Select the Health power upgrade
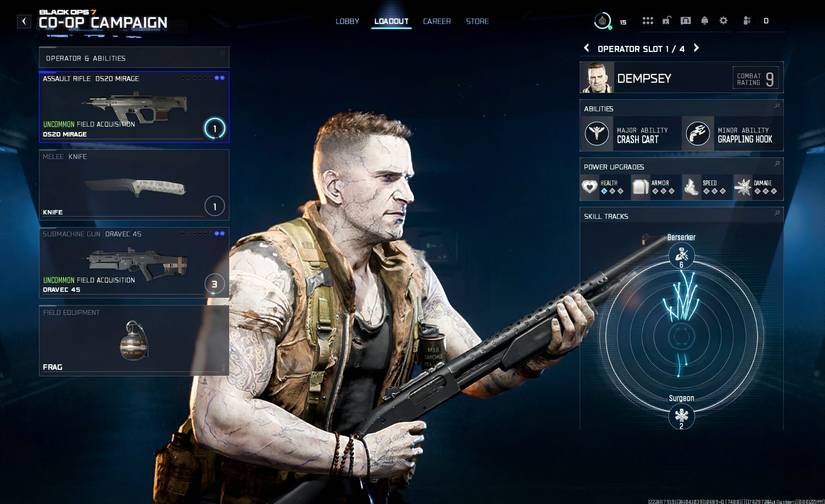This screenshot has height=504, width=825. click(604, 186)
